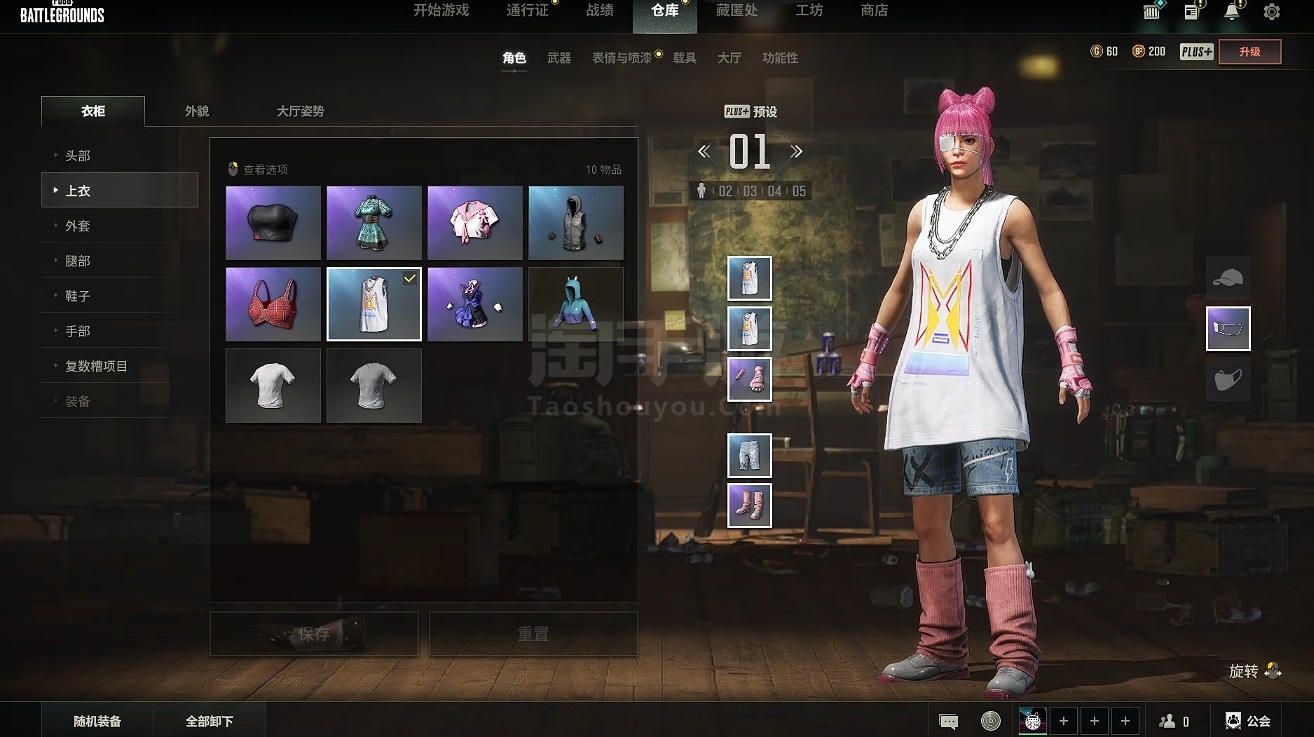Open the settings gear icon

(x=1272, y=12)
